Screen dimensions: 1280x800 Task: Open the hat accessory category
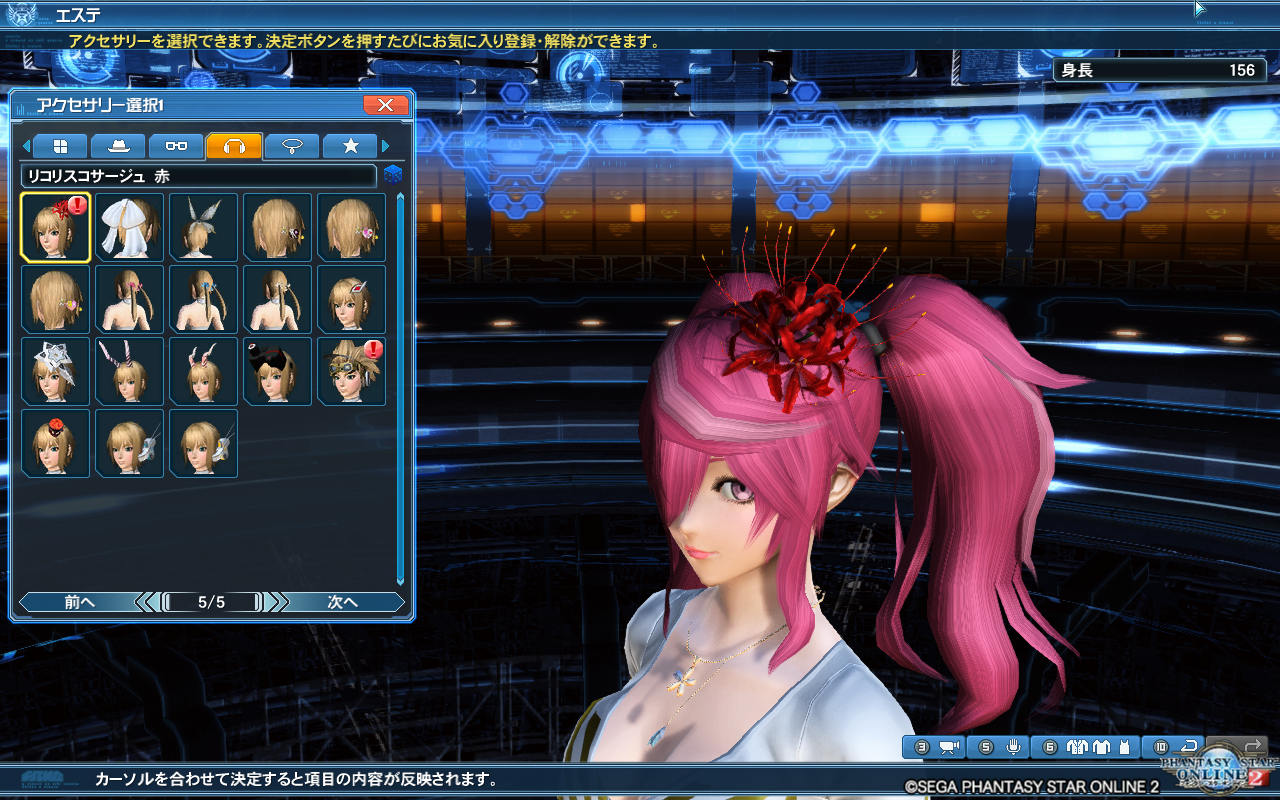(x=120, y=146)
